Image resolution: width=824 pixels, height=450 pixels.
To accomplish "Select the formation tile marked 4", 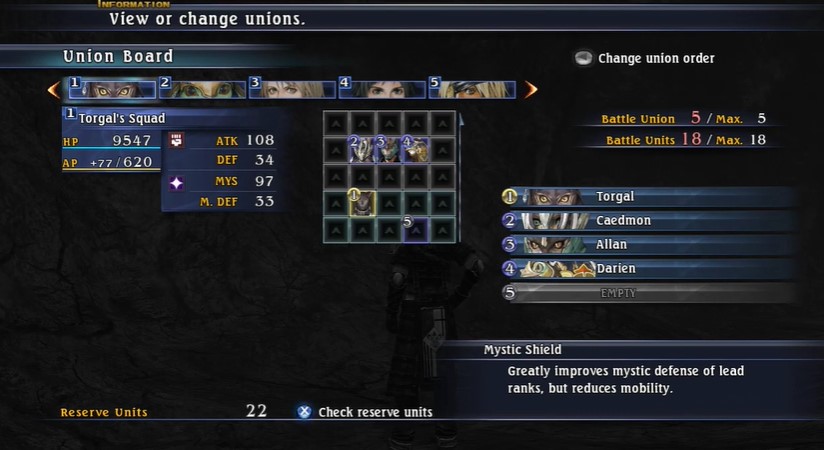I will tap(415, 150).
